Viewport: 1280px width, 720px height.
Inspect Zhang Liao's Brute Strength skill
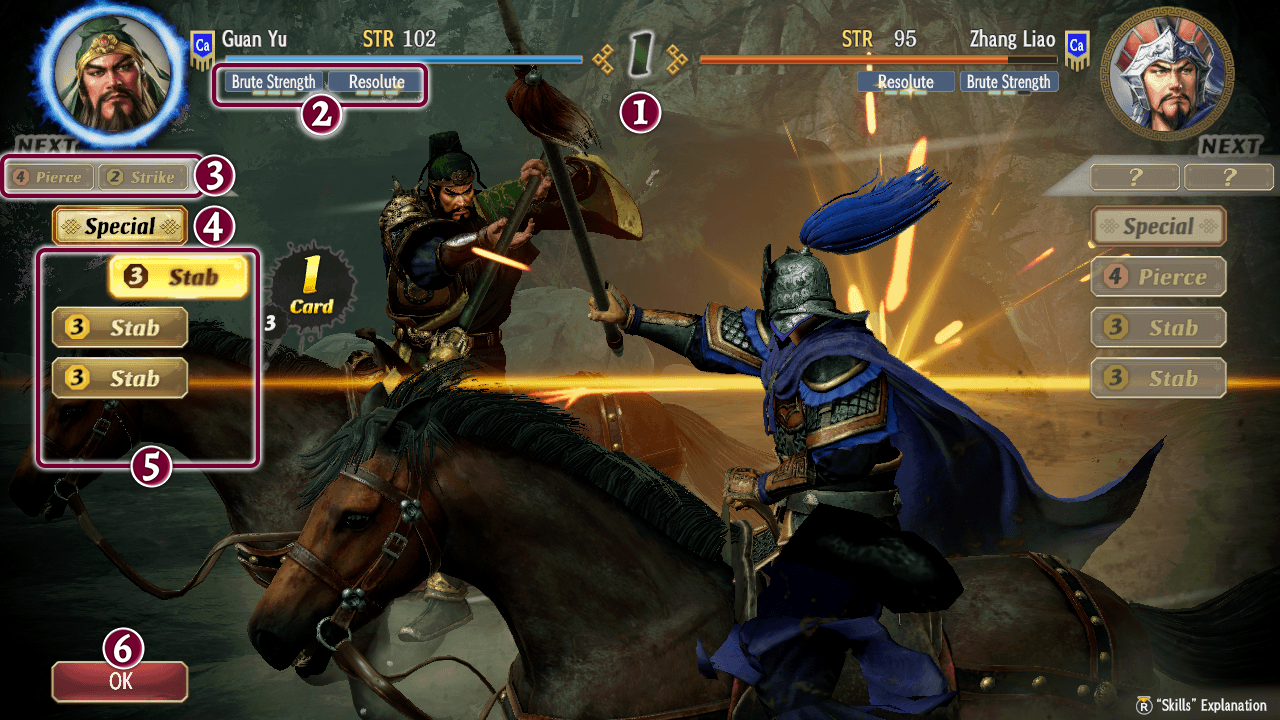click(1008, 82)
